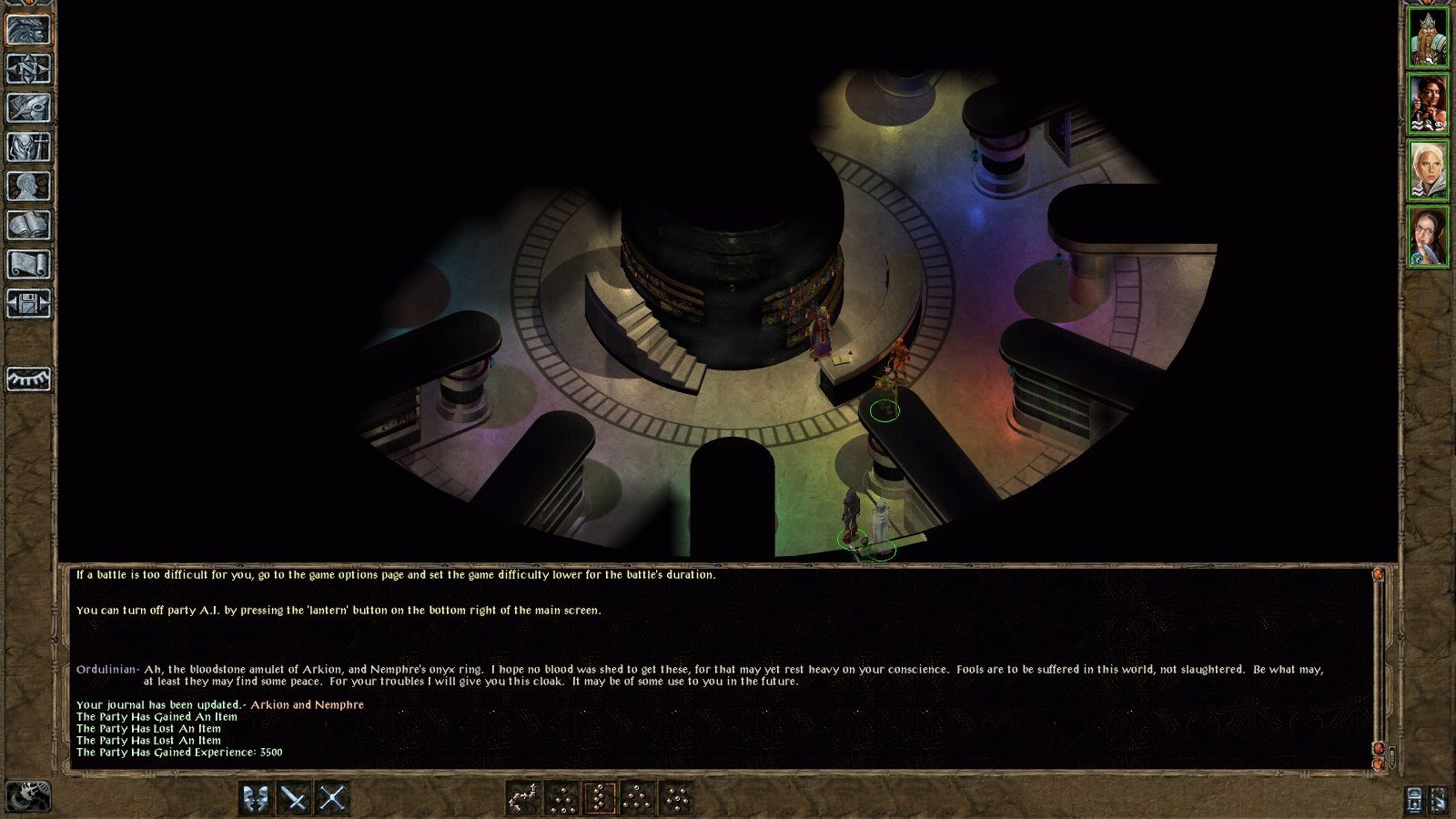1456x819 pixels.
Task: Open the world map via compass icon
Action: (x=27, y=68)
